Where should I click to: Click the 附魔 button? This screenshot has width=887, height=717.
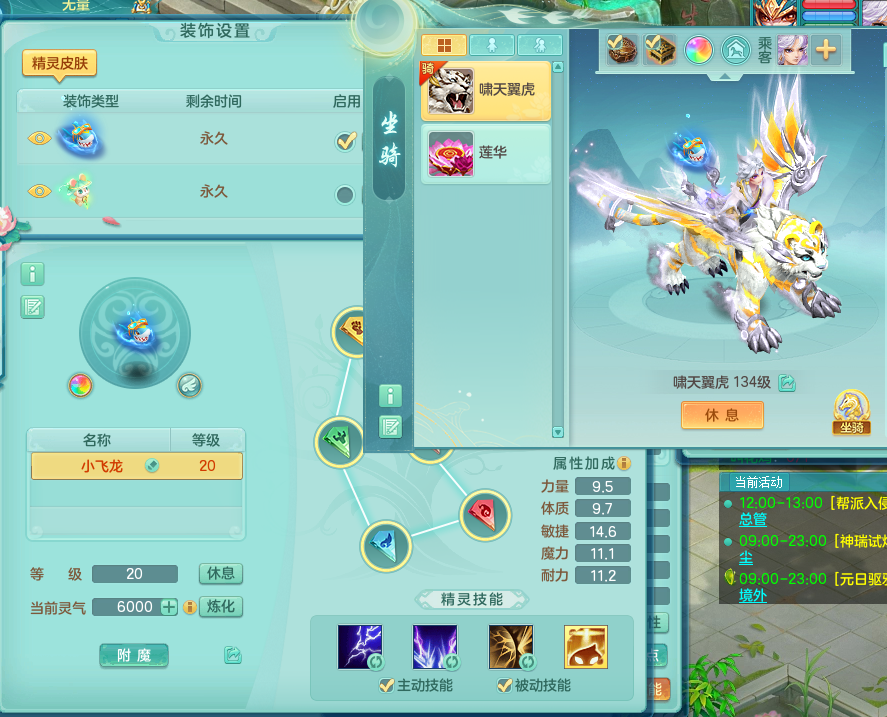[x=134, y=655]
